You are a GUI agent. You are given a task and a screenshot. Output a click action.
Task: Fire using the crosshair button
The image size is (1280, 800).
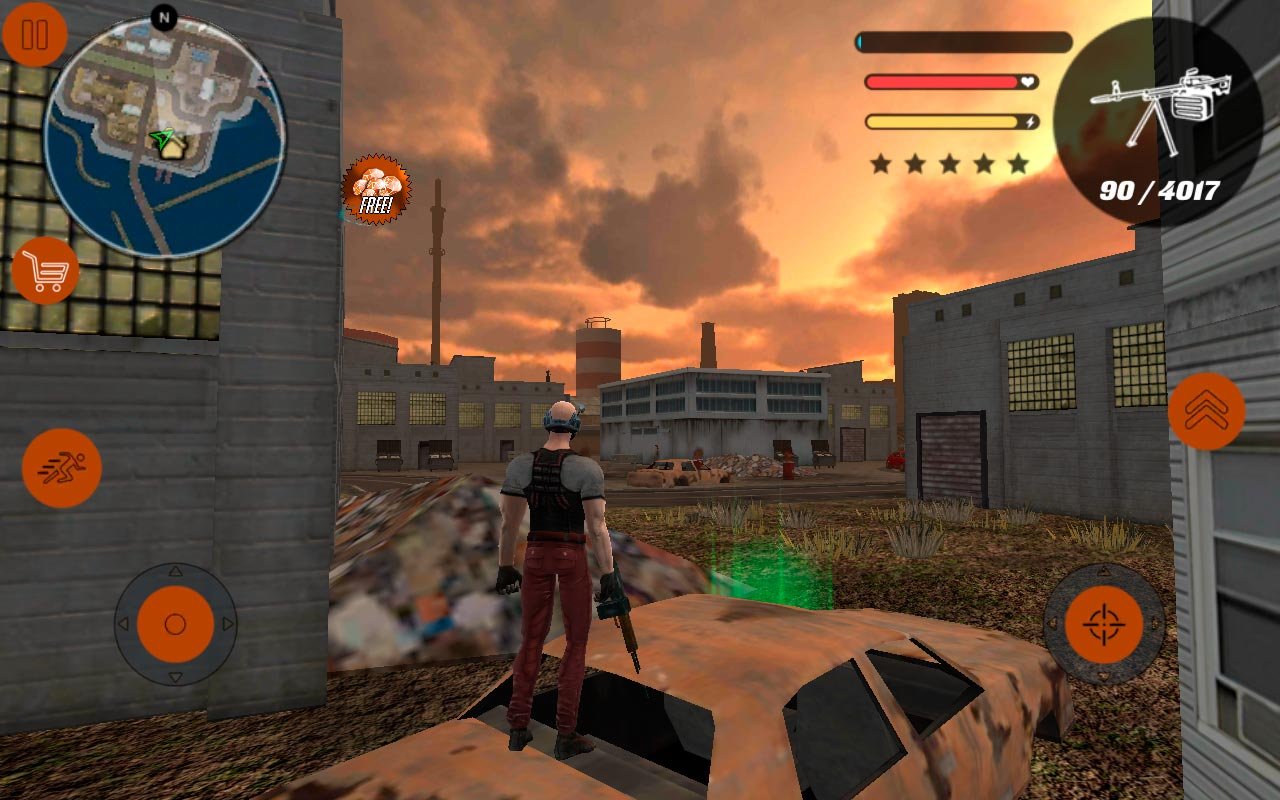1103,624
